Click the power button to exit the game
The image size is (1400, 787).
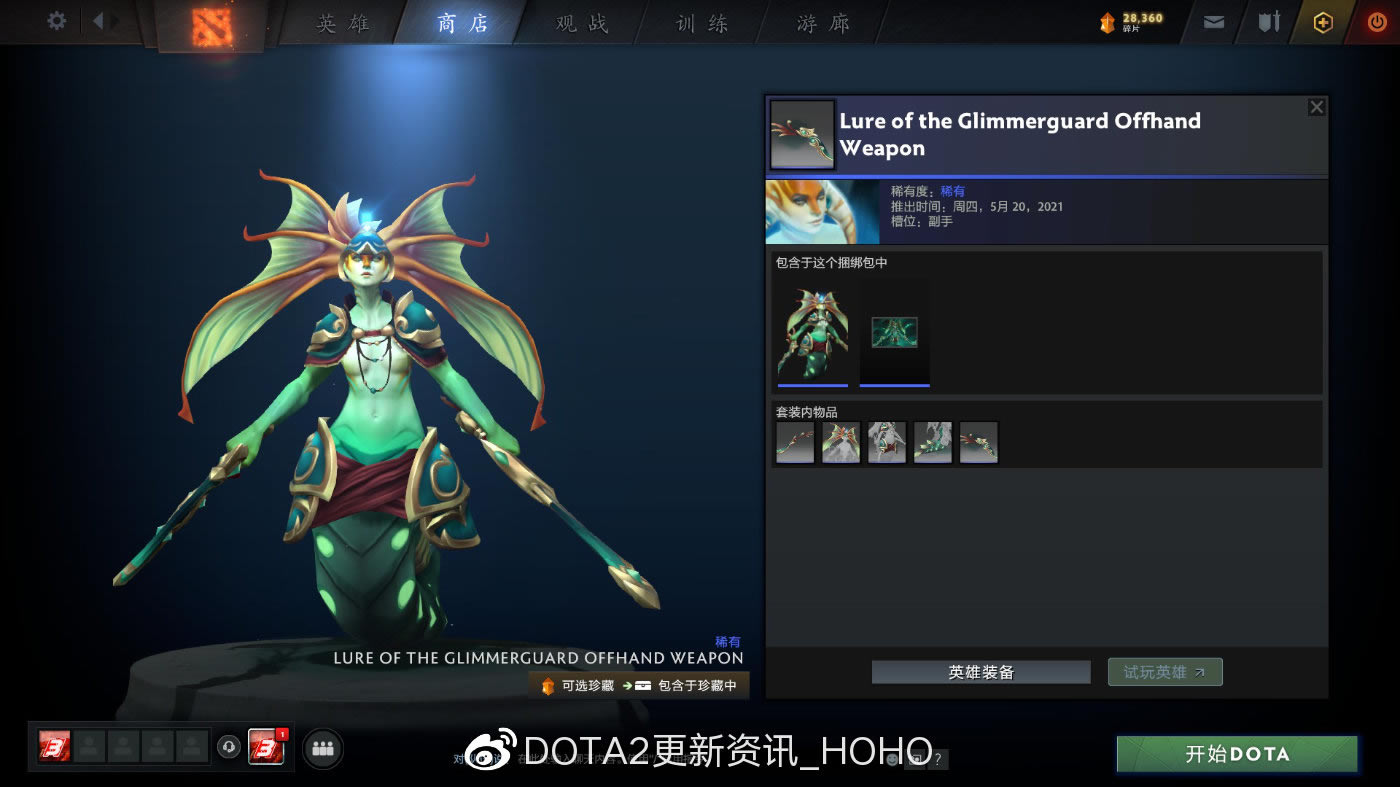pyautogui.click(x=1377, y=21)
